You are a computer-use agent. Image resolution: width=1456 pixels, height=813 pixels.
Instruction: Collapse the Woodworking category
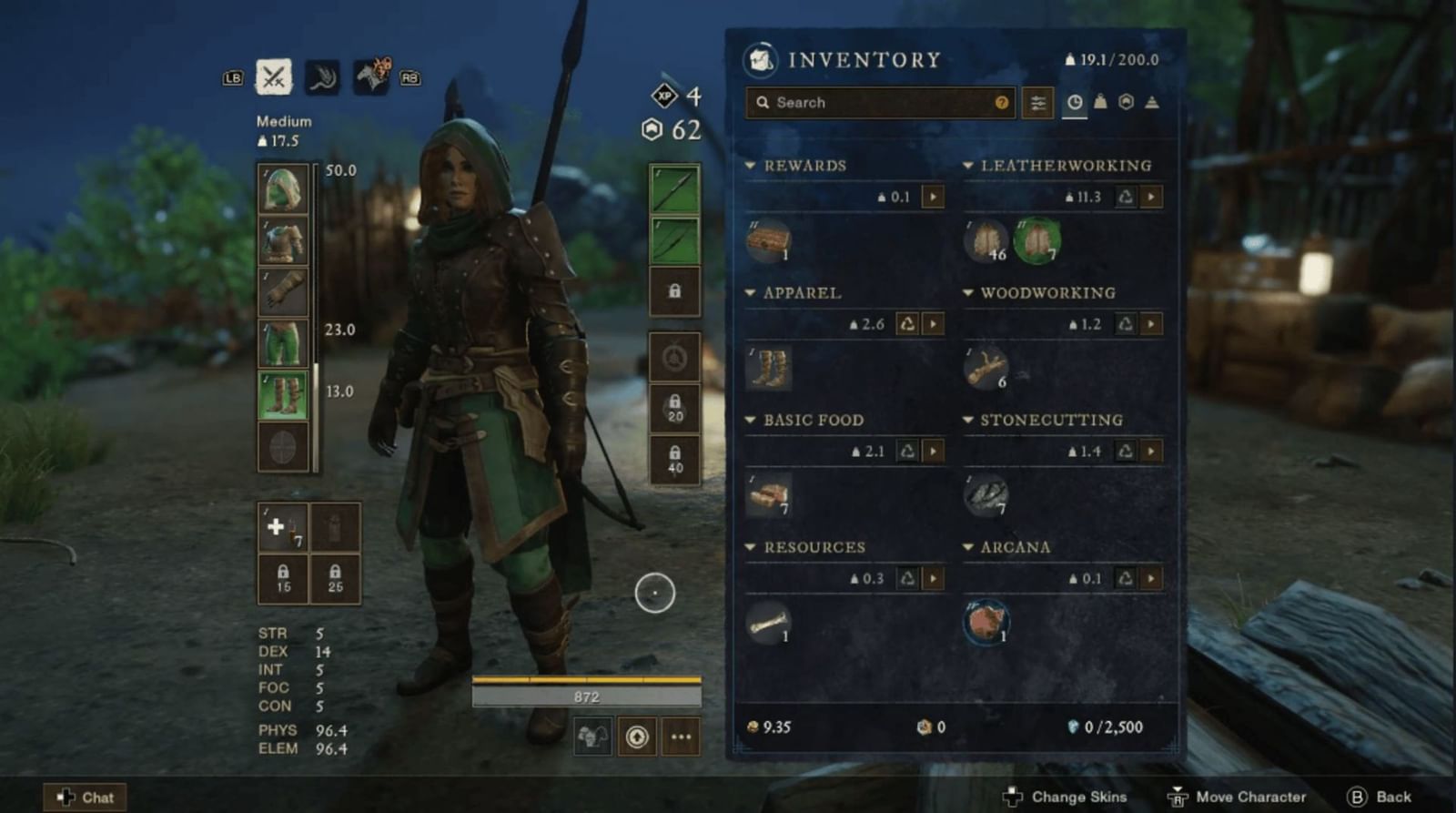coord(969,293)
